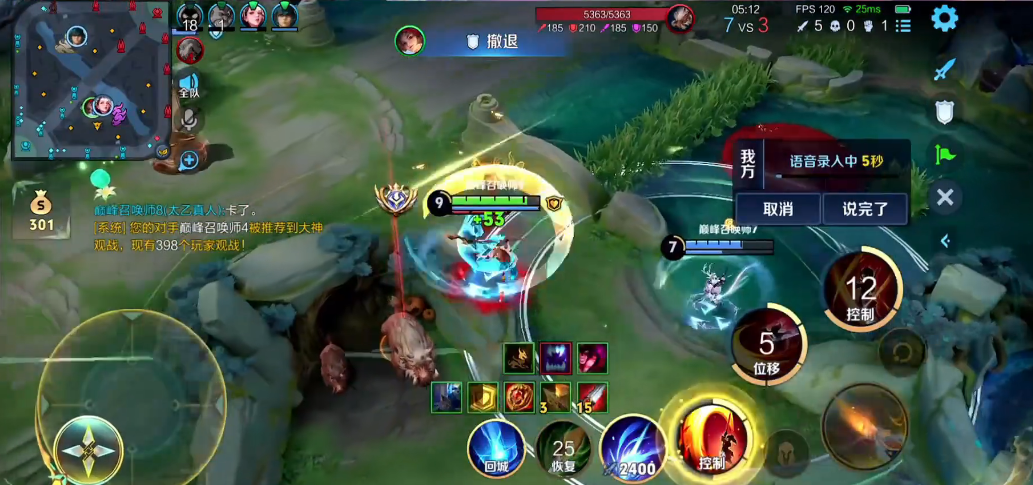Send the shield retreat signal

tap(944, 112)
